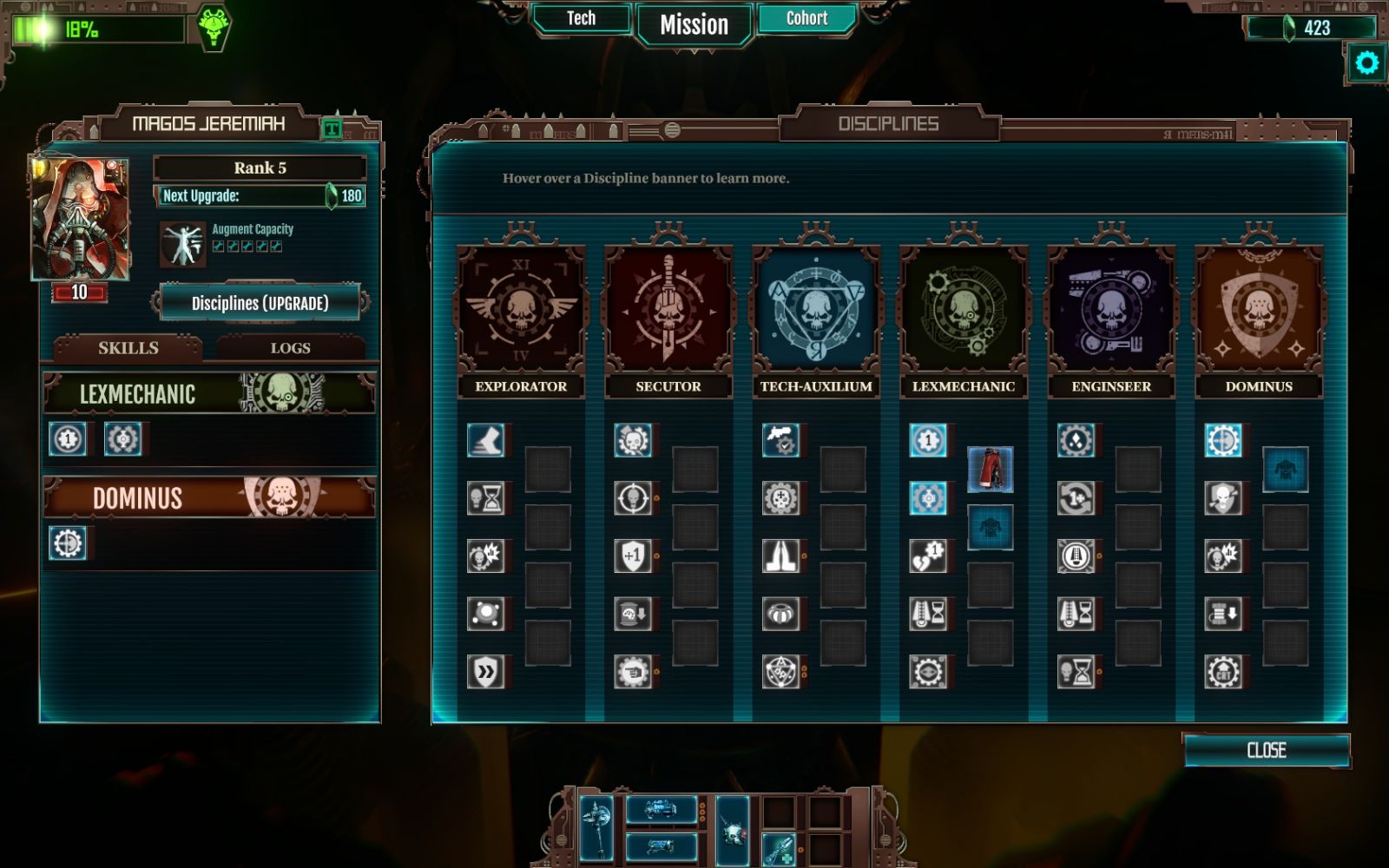Select the red robe item in Lexmechanic column
The height and width of the screenshot is (868, 1389).
990,470
